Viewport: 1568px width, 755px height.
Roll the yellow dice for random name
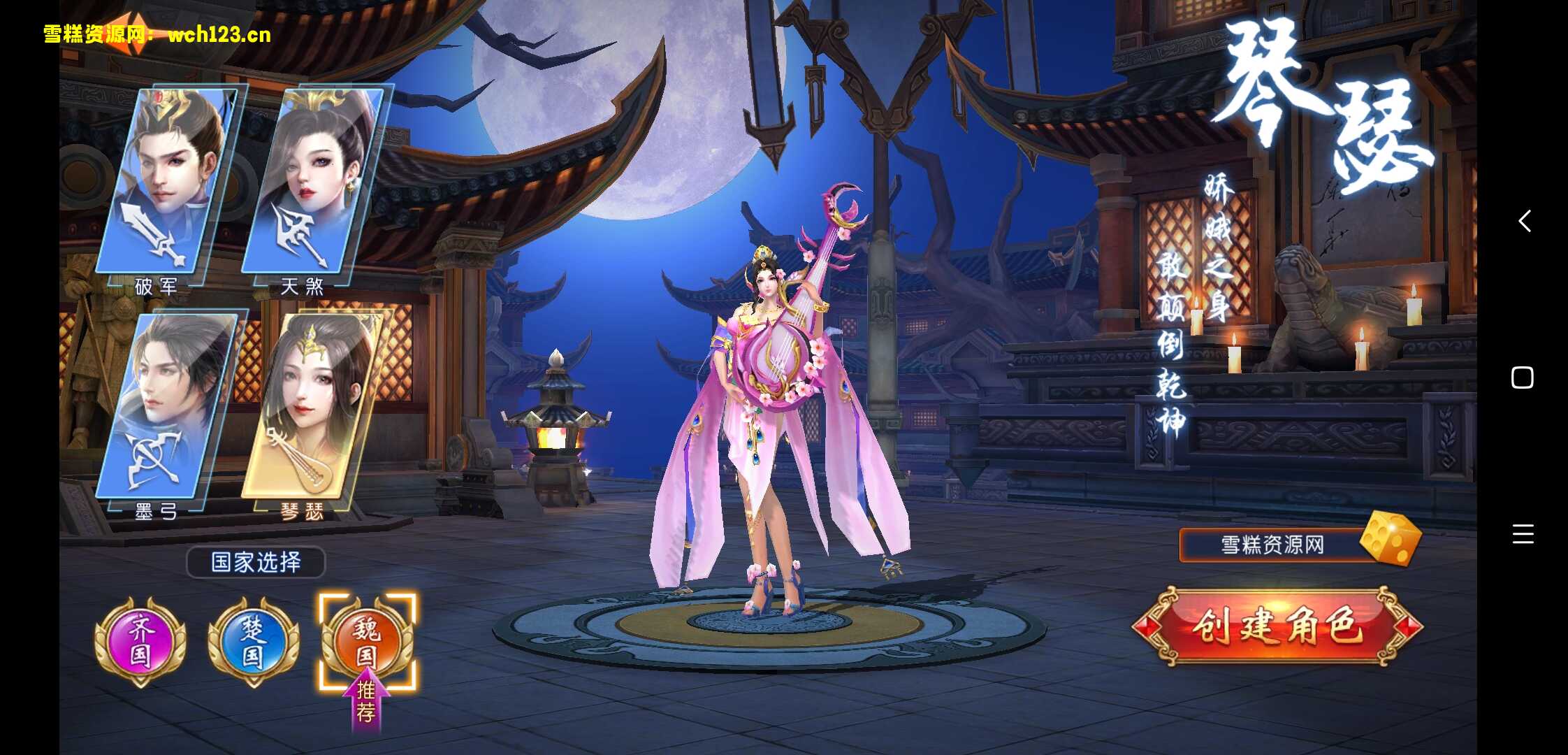(1391, 538)
